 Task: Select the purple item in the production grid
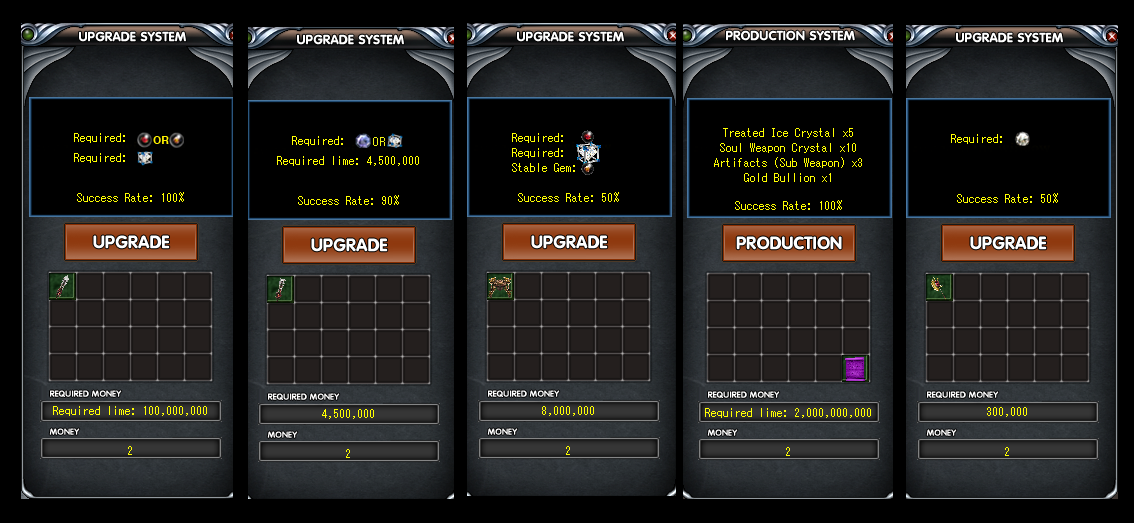854,368
